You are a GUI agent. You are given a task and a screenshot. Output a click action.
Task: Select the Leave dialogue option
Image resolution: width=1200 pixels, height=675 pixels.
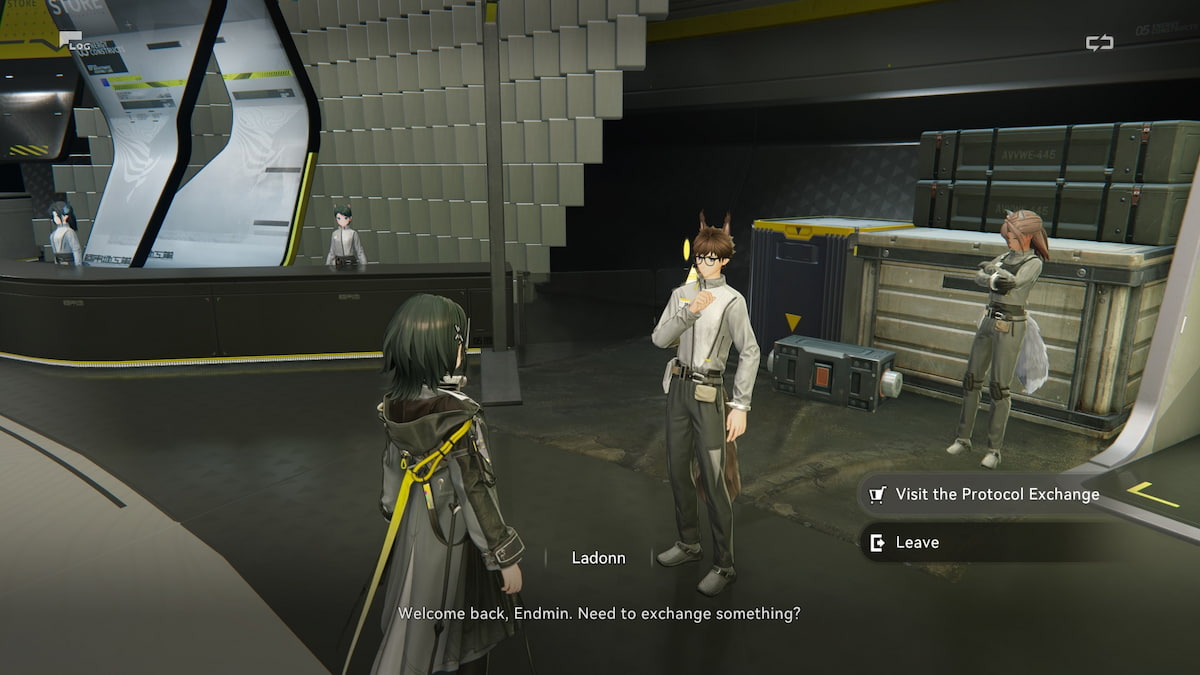(x=916, y=542)
